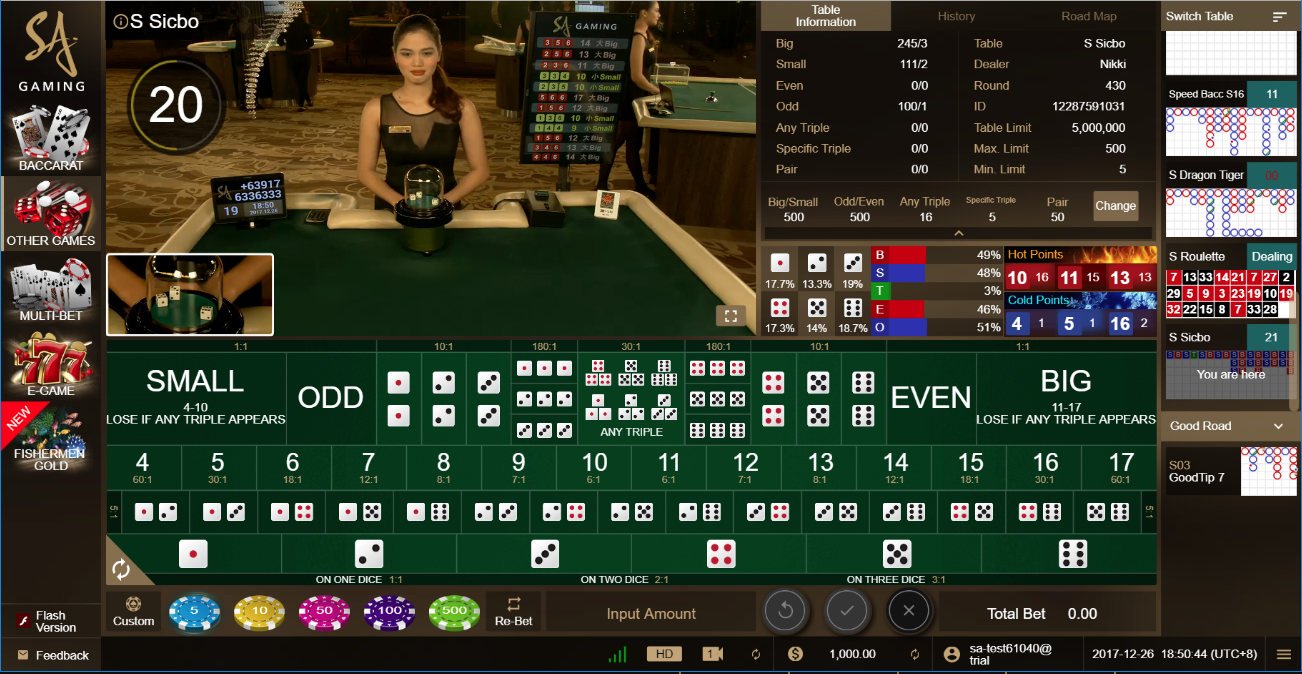Image resolution: width=1302 pixels, height=674 pixels.
Task: Open the Multi-Bet section
Action: 51,290
